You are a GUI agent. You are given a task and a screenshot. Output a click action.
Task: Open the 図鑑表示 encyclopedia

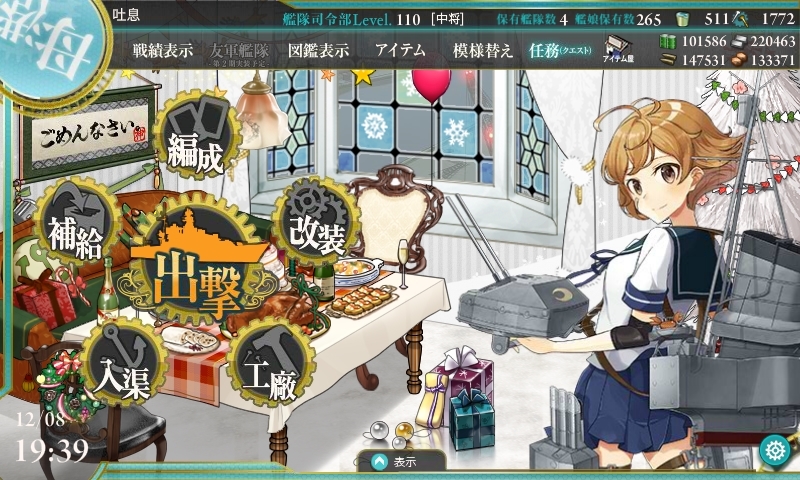click(x=316, y=50)
